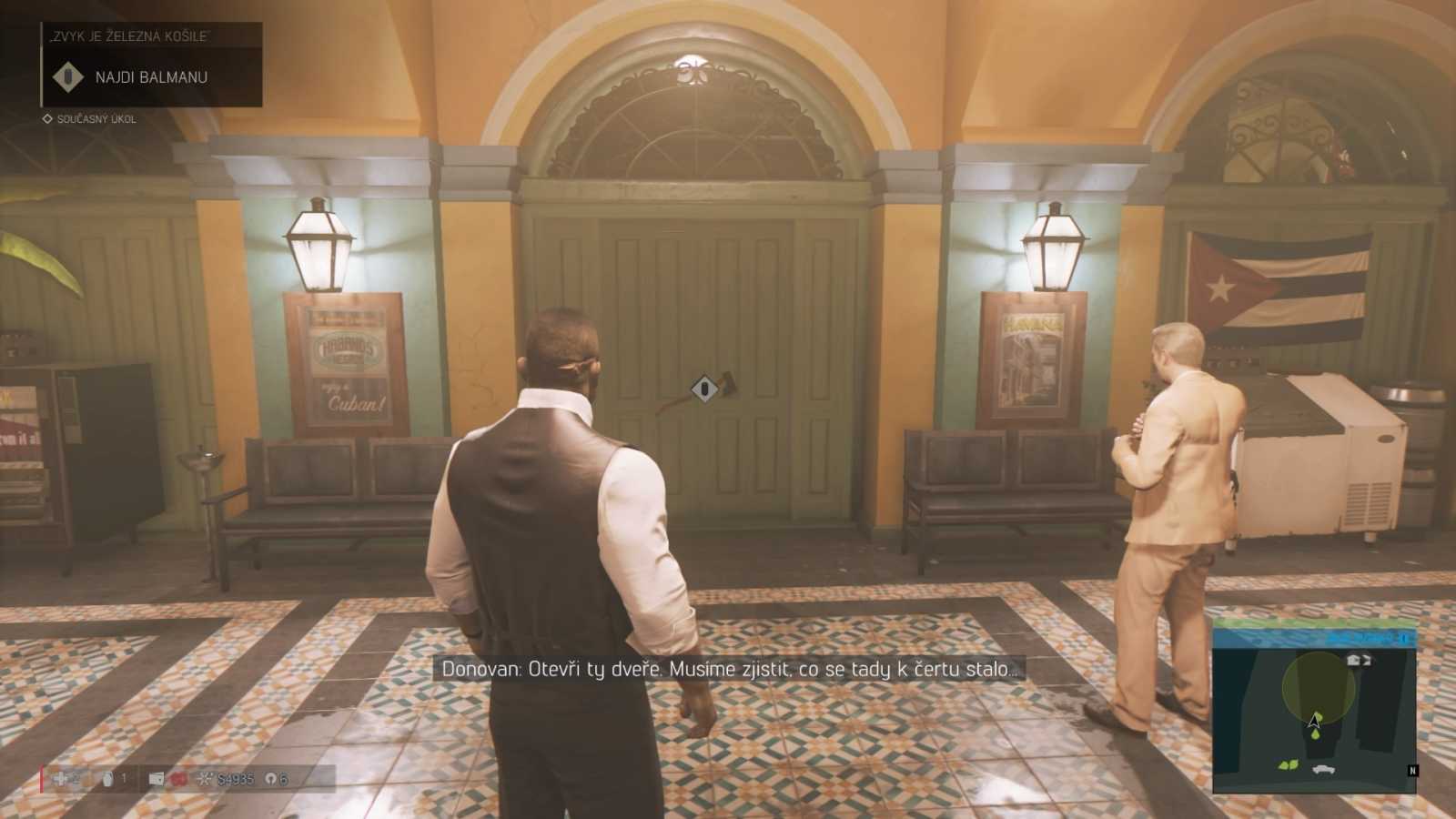Click the star icon next to $4935
Image resolution: width=1456 pixels, height=819 pixels.
point(205,778)
